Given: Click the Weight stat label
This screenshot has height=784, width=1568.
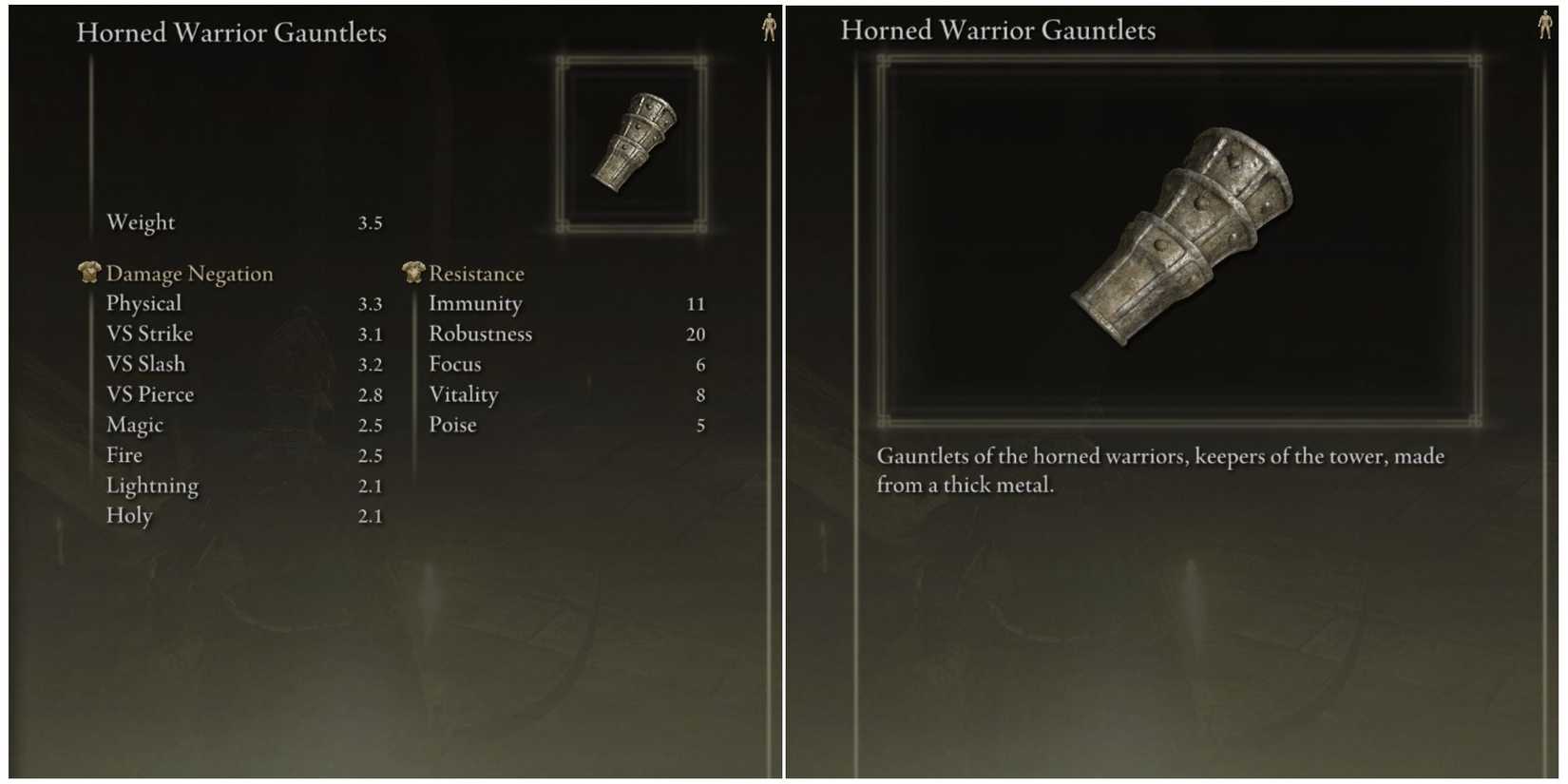Looking at the screenshot, I should click(141, 222).
